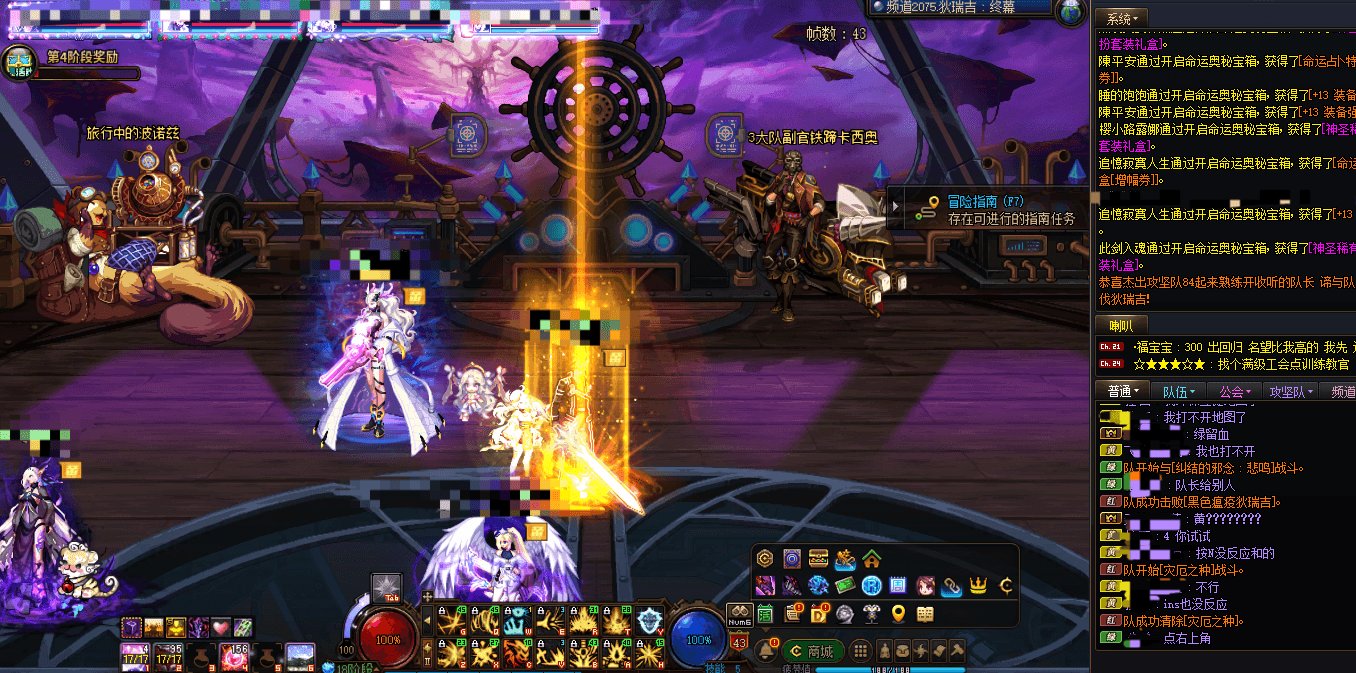Select the yellow map pin icon
The height and width of the screenshot is (673, 1356).
tap(898, 613)
